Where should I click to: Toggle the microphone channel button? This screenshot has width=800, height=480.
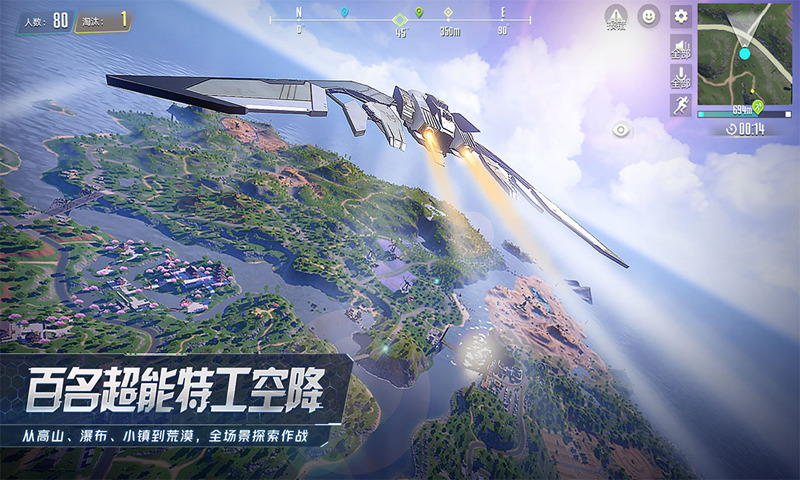tap(681, 77)
